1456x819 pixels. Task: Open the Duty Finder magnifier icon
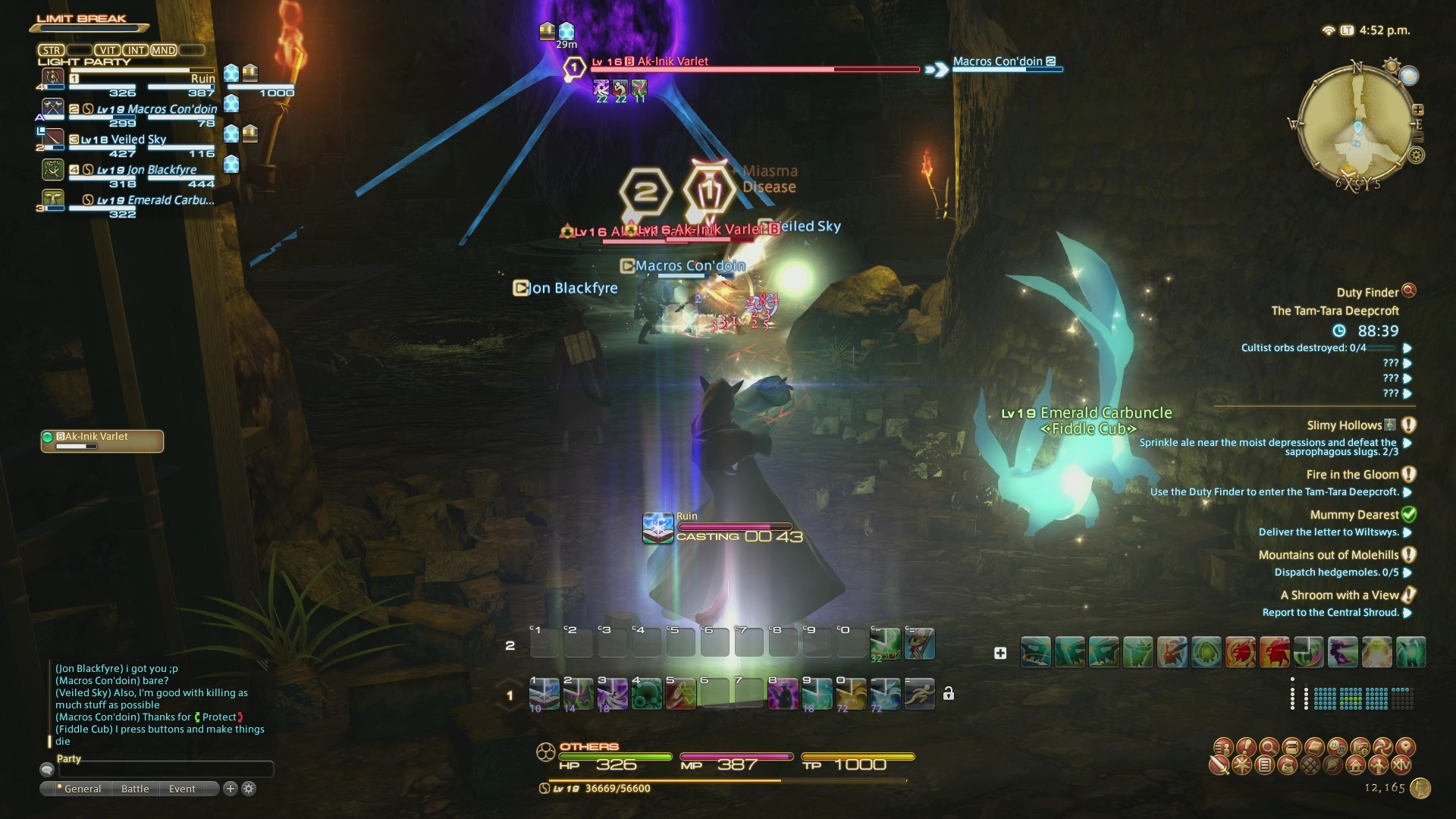[x=1409, y=290]
